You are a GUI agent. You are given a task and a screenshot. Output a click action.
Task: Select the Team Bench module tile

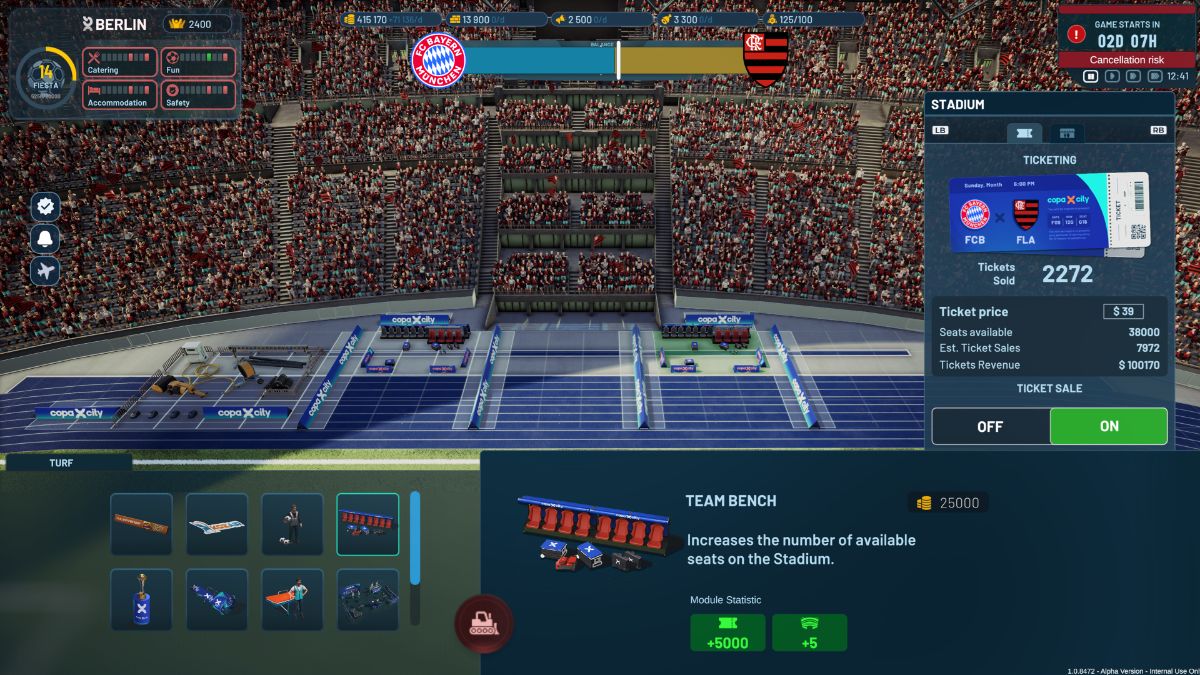pos(368,524)
